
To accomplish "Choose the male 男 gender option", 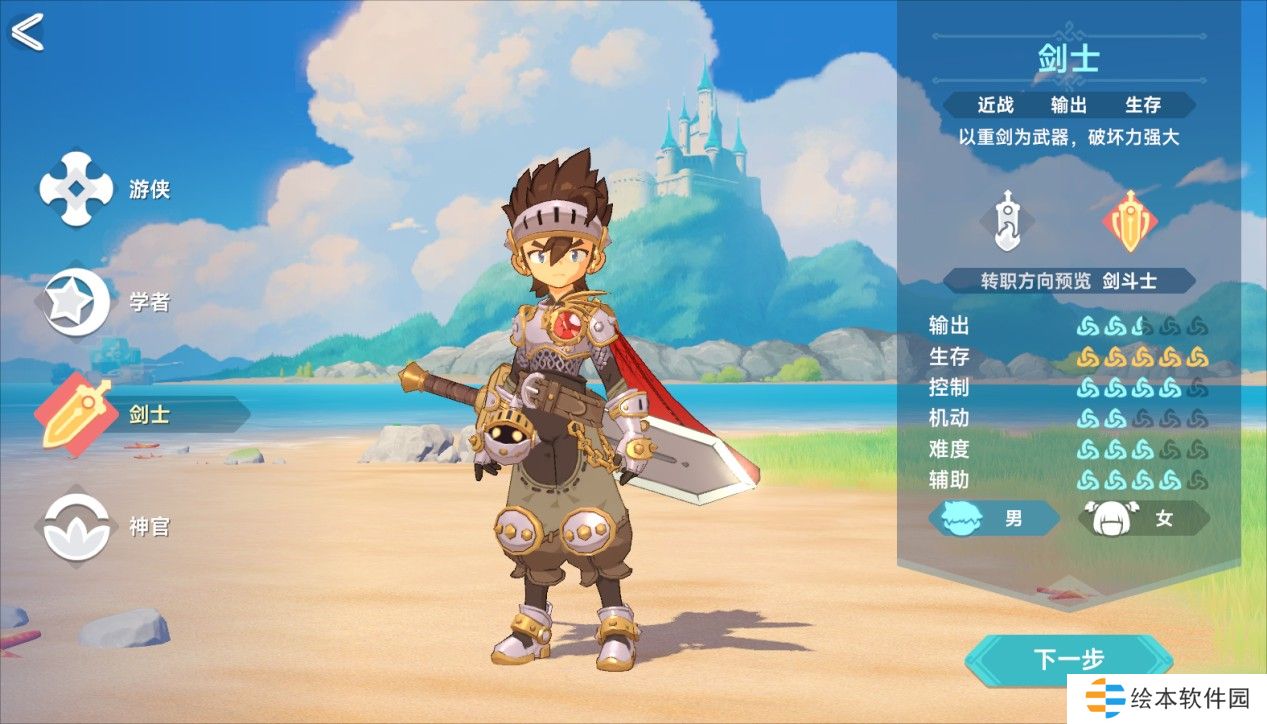I will [993, 519].
